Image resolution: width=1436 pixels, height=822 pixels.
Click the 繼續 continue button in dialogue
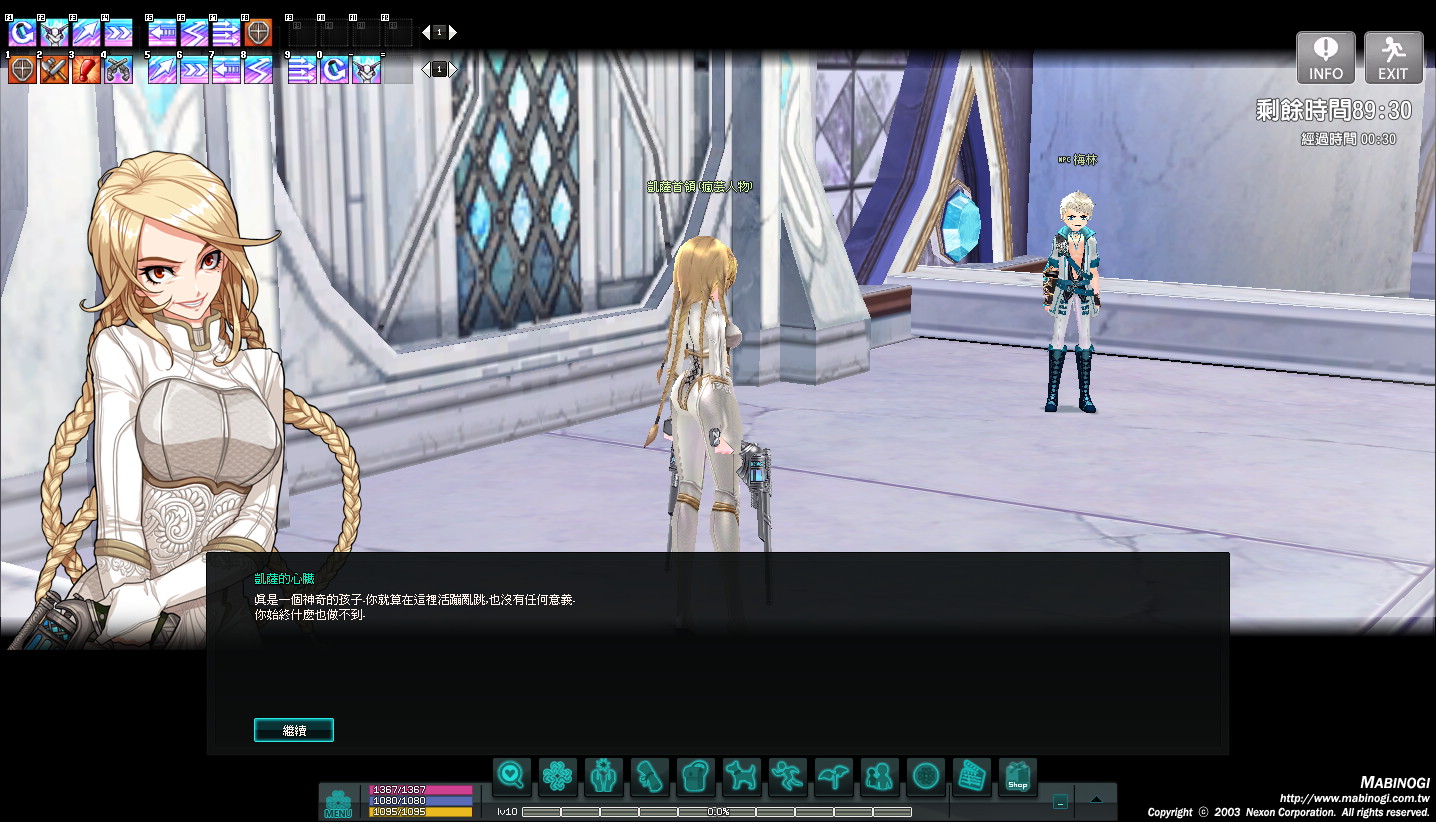(x=294, y=730)
